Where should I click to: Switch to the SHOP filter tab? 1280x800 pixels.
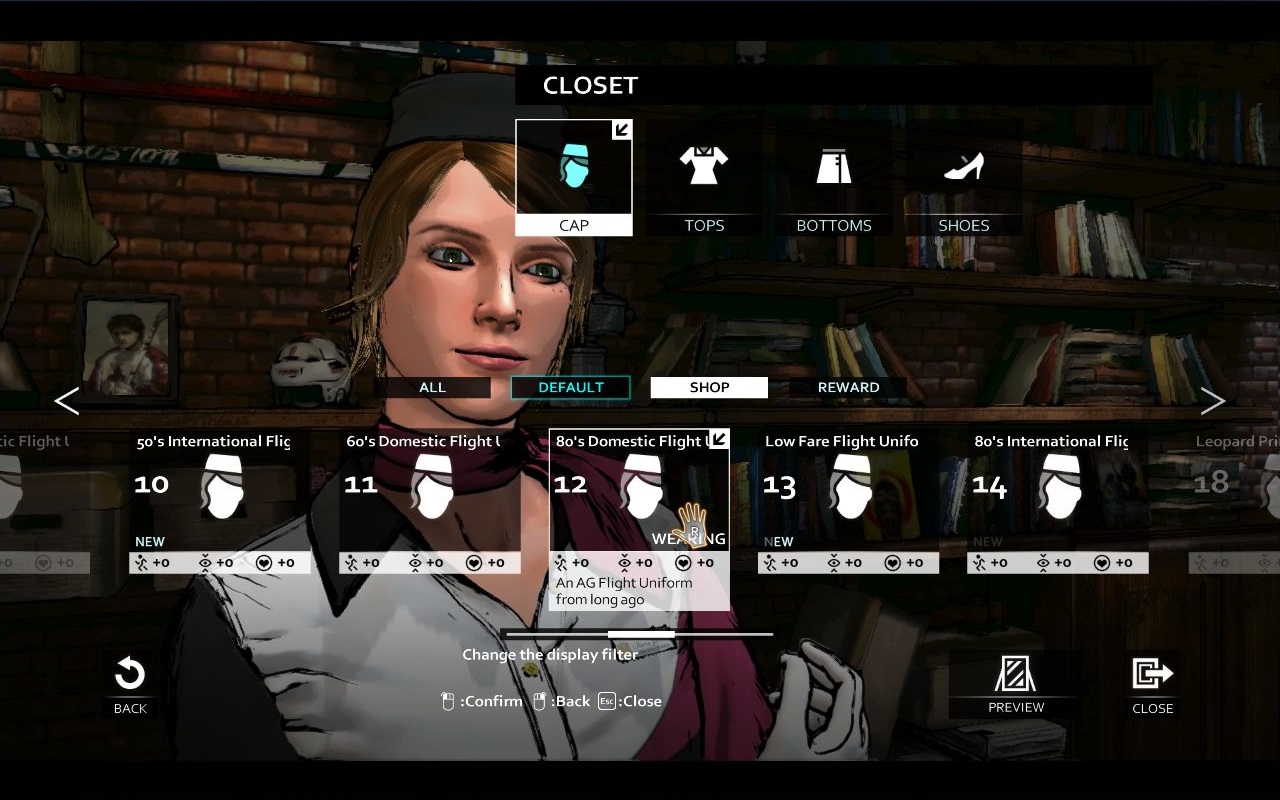709,387
